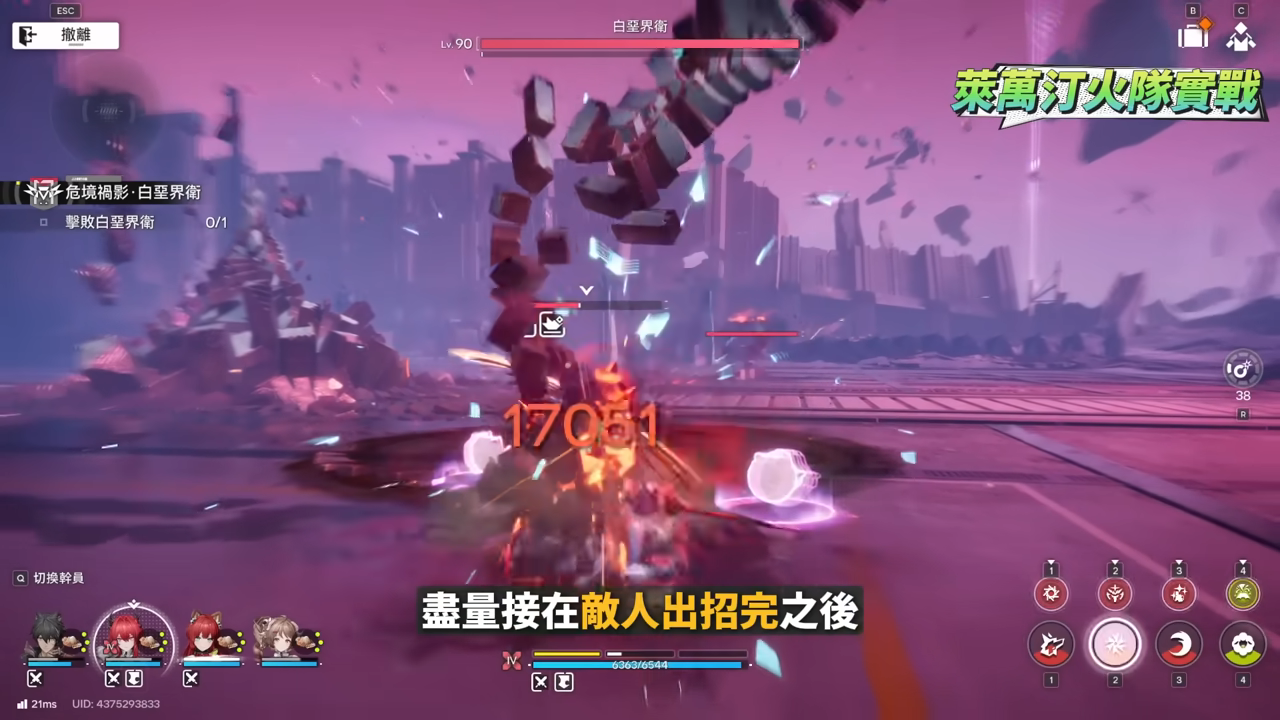Click the triangle marker above combo icon 2
Image resolution: width=1280 pixels, height=720 pixels.
tap(1114, 561)
